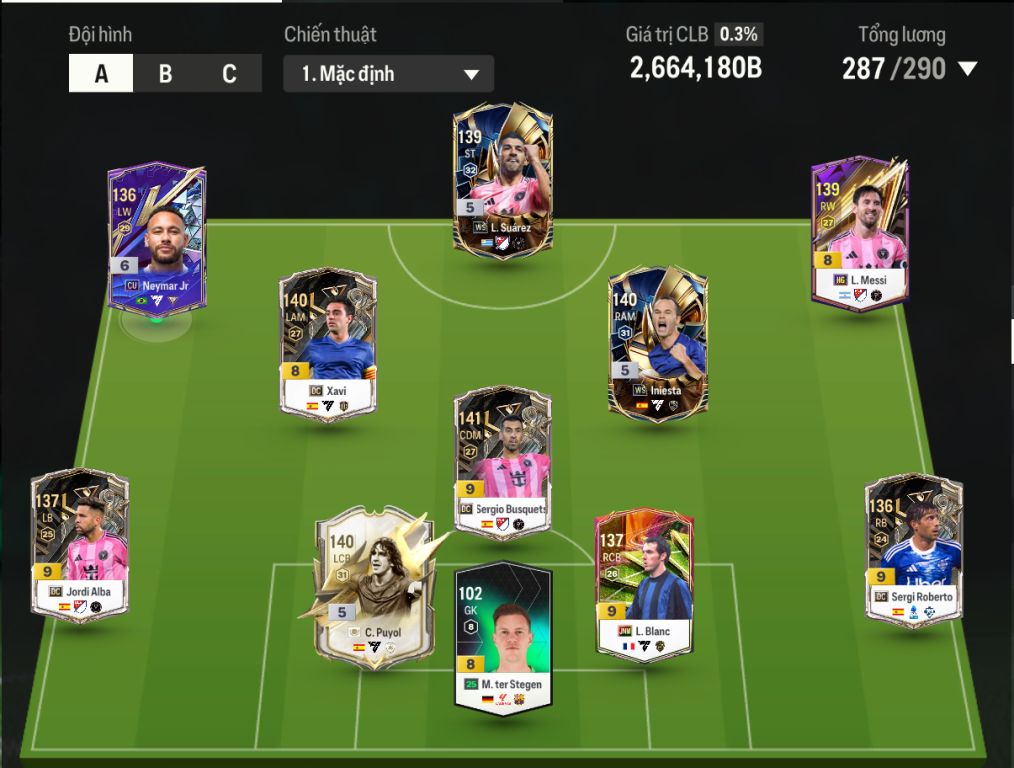The image size is (1014, 768).
Task: Select the M. ter Stegen goalkeeper card
Action: pyautogui.click(x=503, y=638)
